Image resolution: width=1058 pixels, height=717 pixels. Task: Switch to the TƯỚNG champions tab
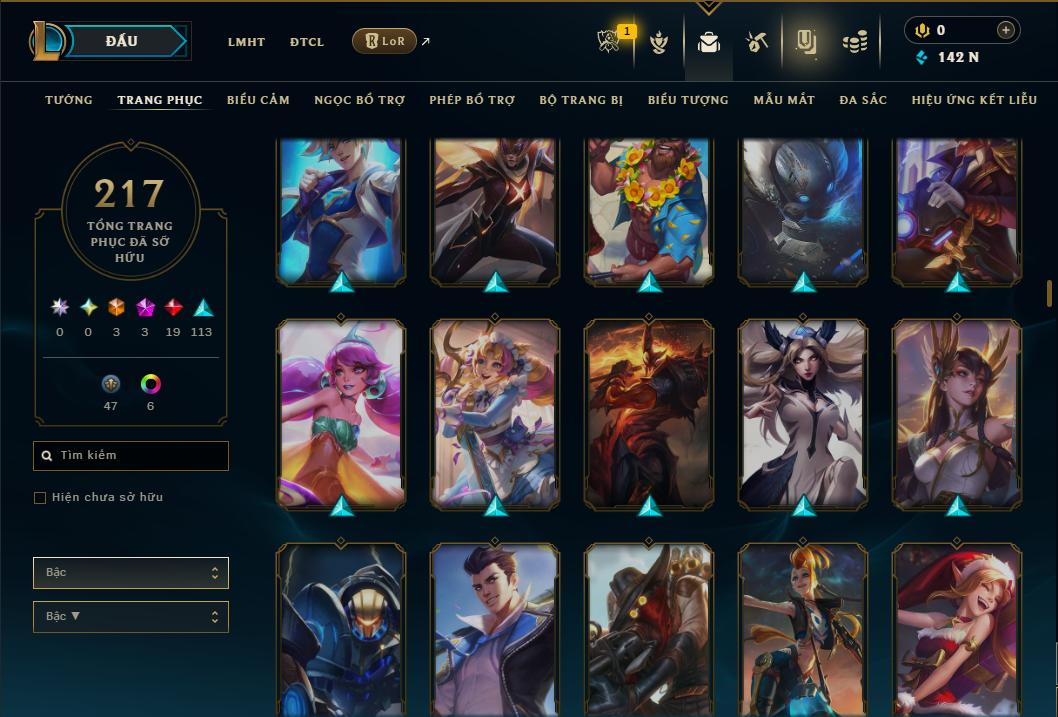pos(69,100)
